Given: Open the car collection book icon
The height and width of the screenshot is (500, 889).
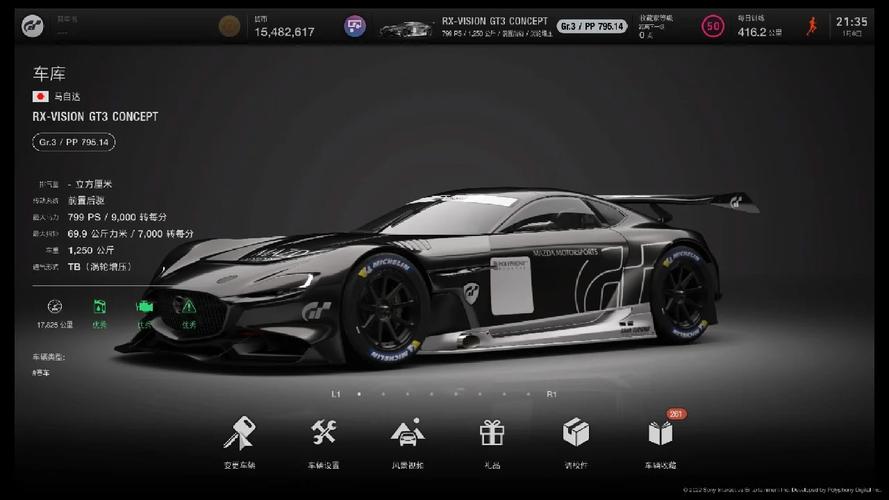Looking at the screenshot, I should coord(660,433).
